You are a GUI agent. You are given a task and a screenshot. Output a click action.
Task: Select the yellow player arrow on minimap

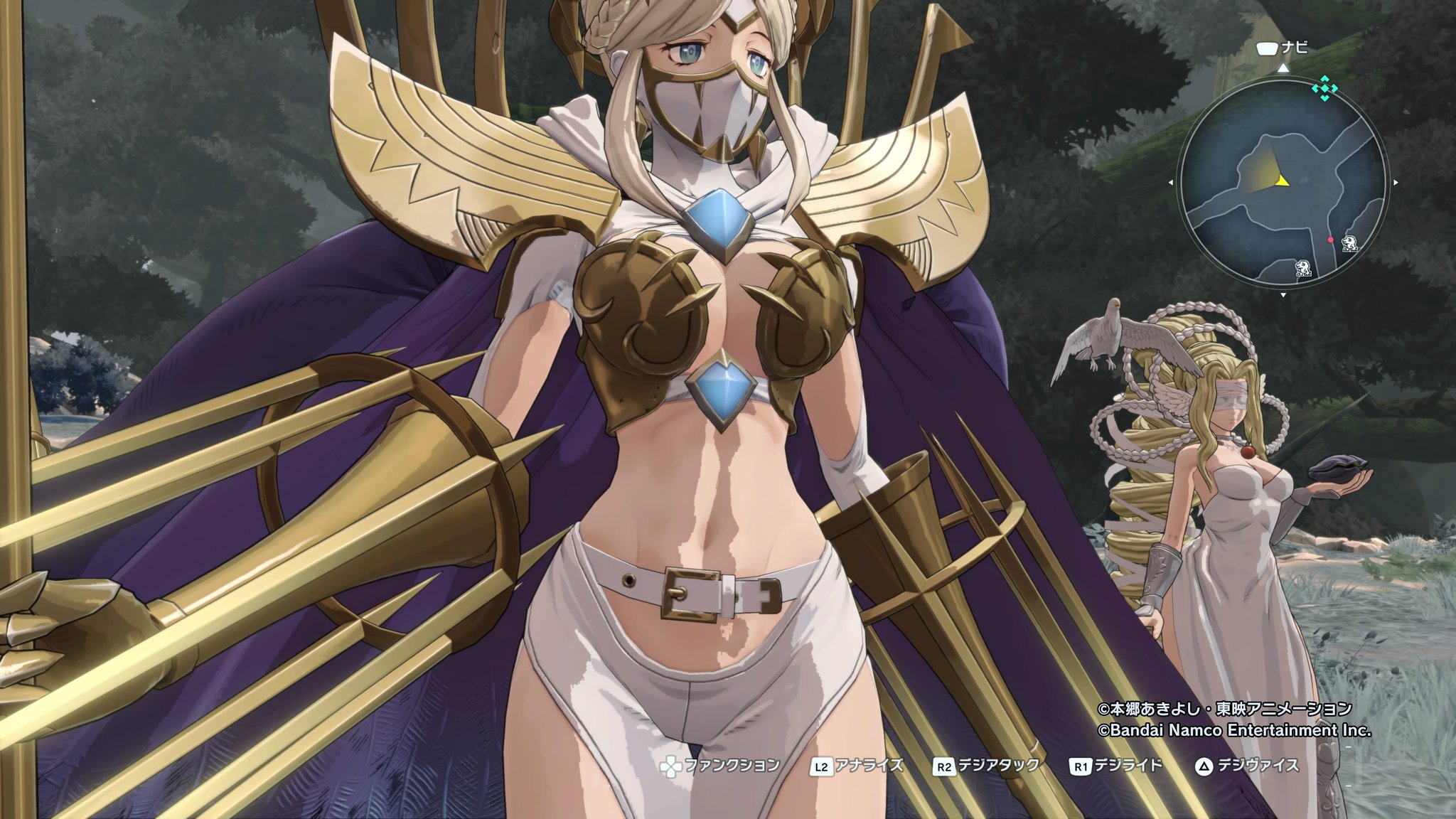tap(1282, 181)
